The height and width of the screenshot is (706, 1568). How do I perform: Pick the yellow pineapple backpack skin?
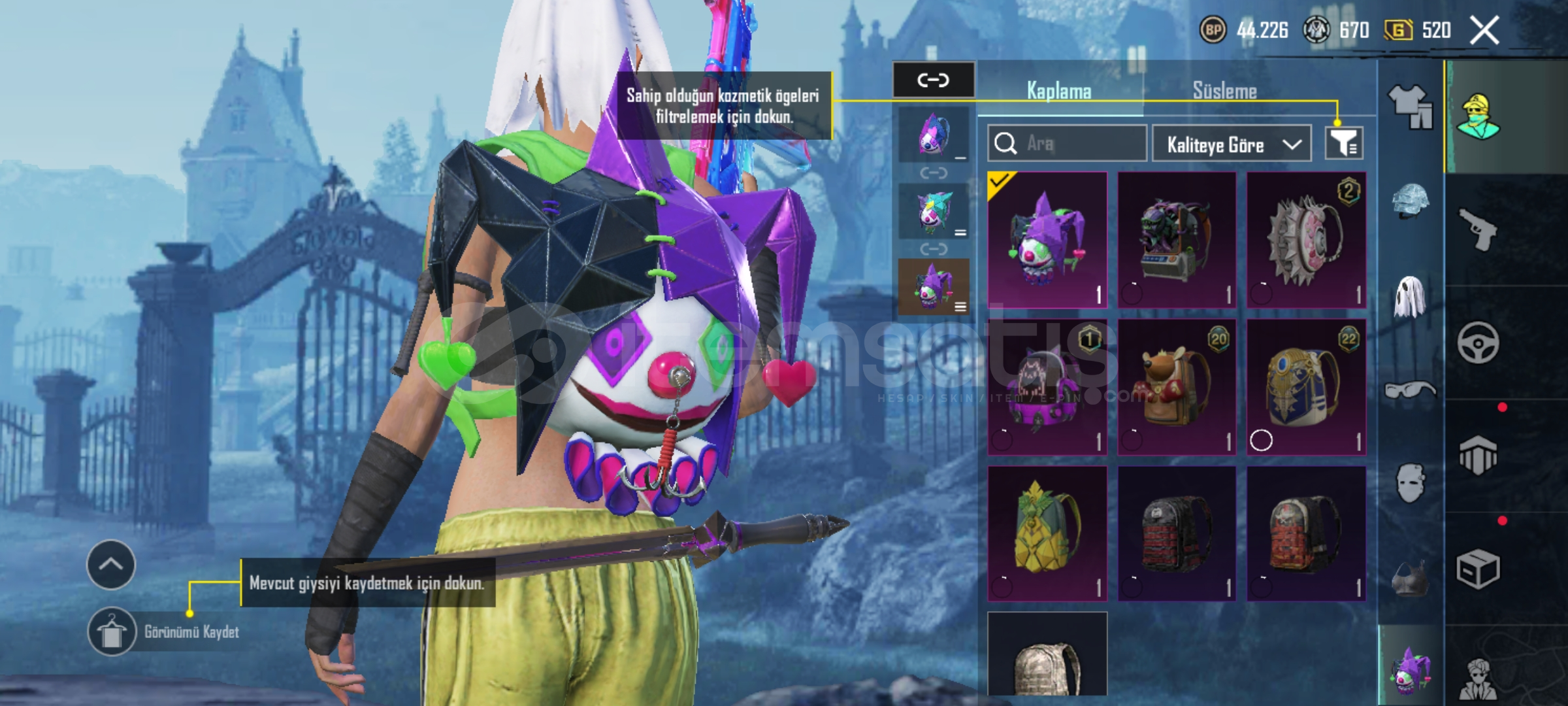[1047, 533]
